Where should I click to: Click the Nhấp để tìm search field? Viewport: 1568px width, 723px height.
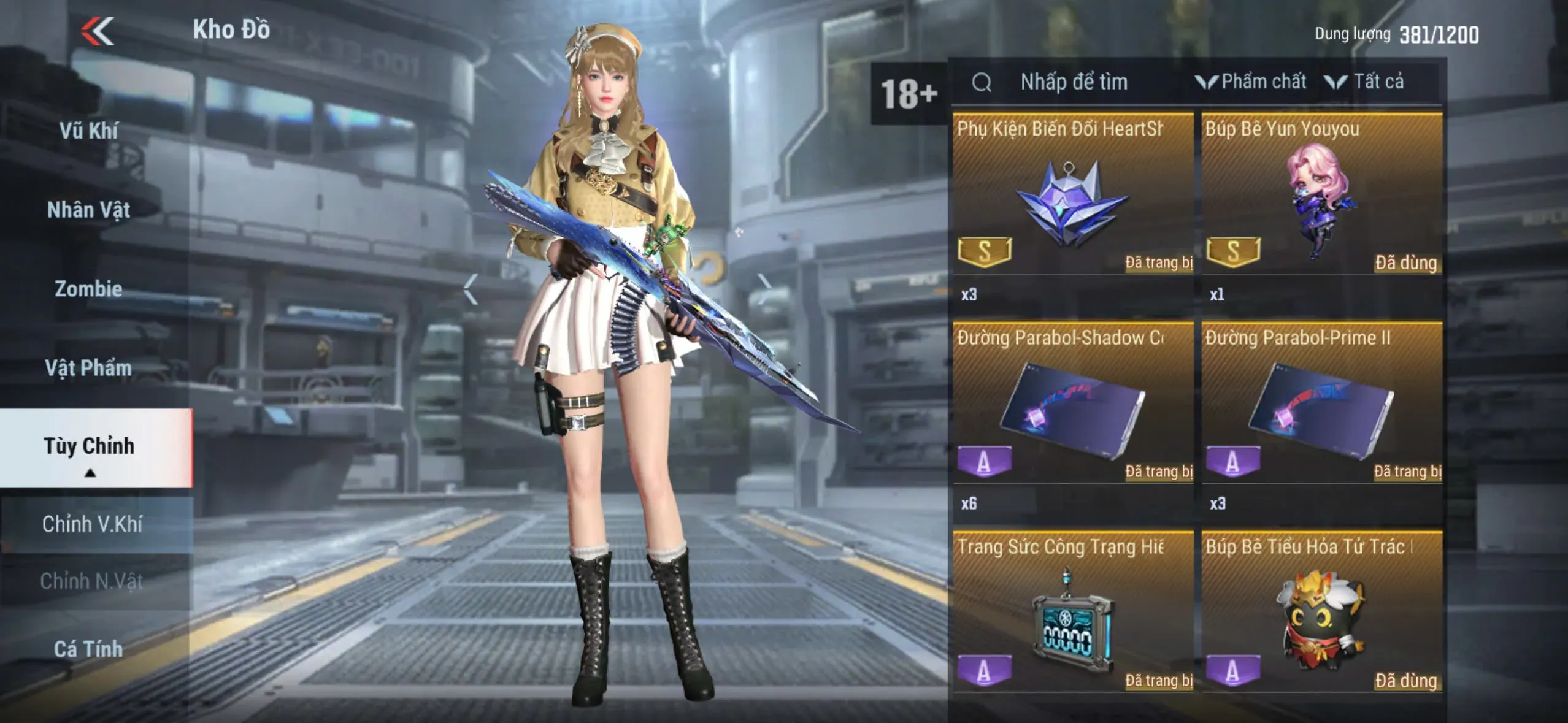pyautogui.click(x=1074, y=82)
